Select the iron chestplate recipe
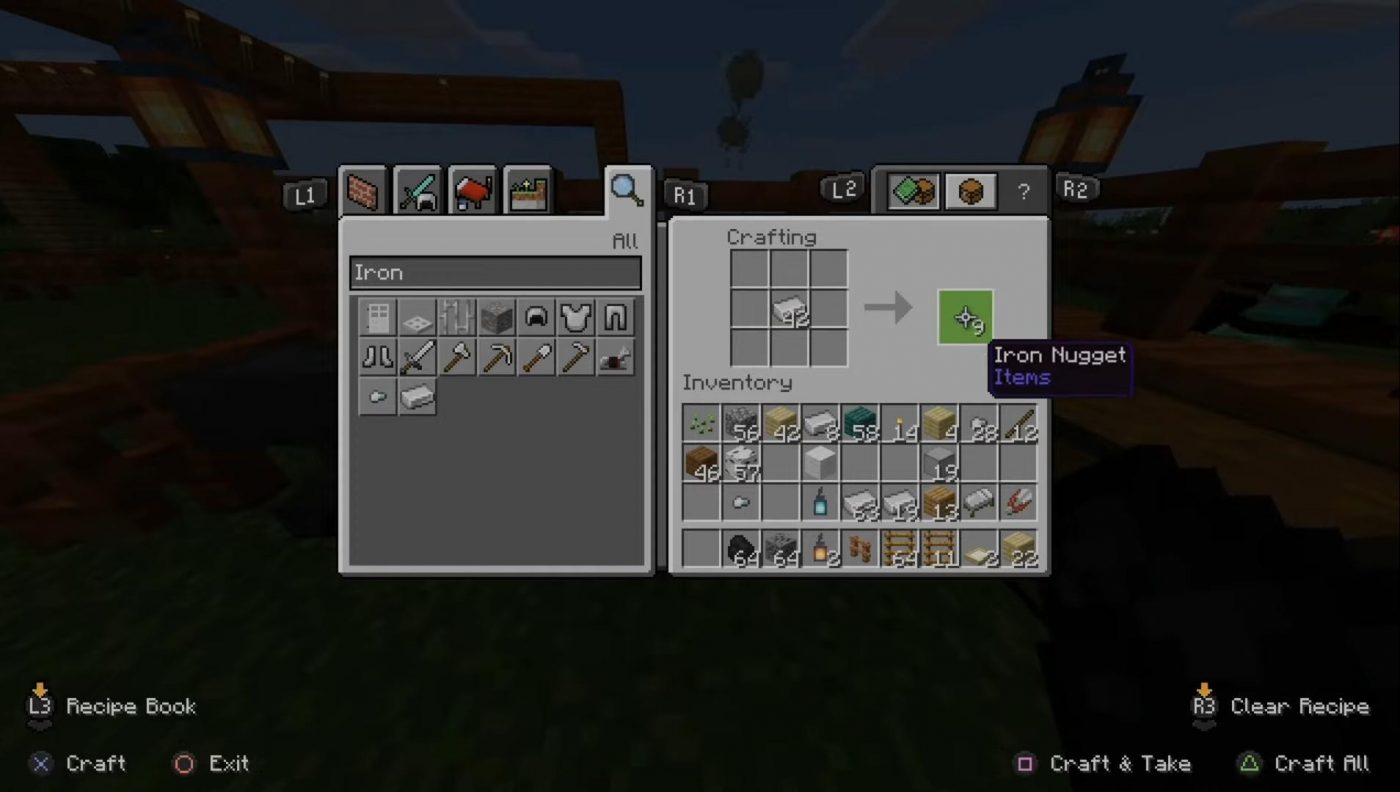Image resolution: width=1400 pixels, height=792 pixels. pos(575,317)
